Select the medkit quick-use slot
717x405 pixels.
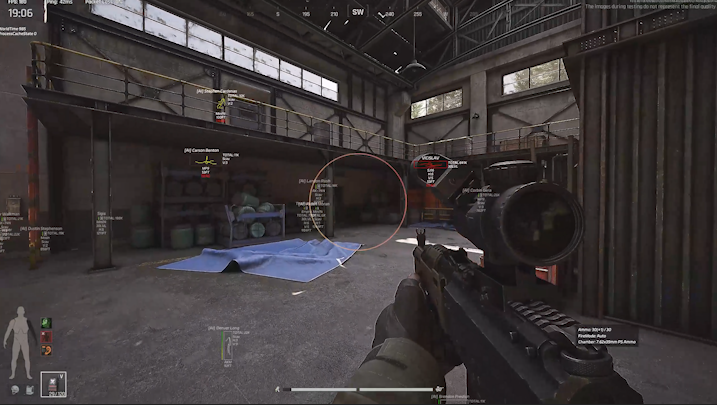pyautogui.click(x=52, y=385)
